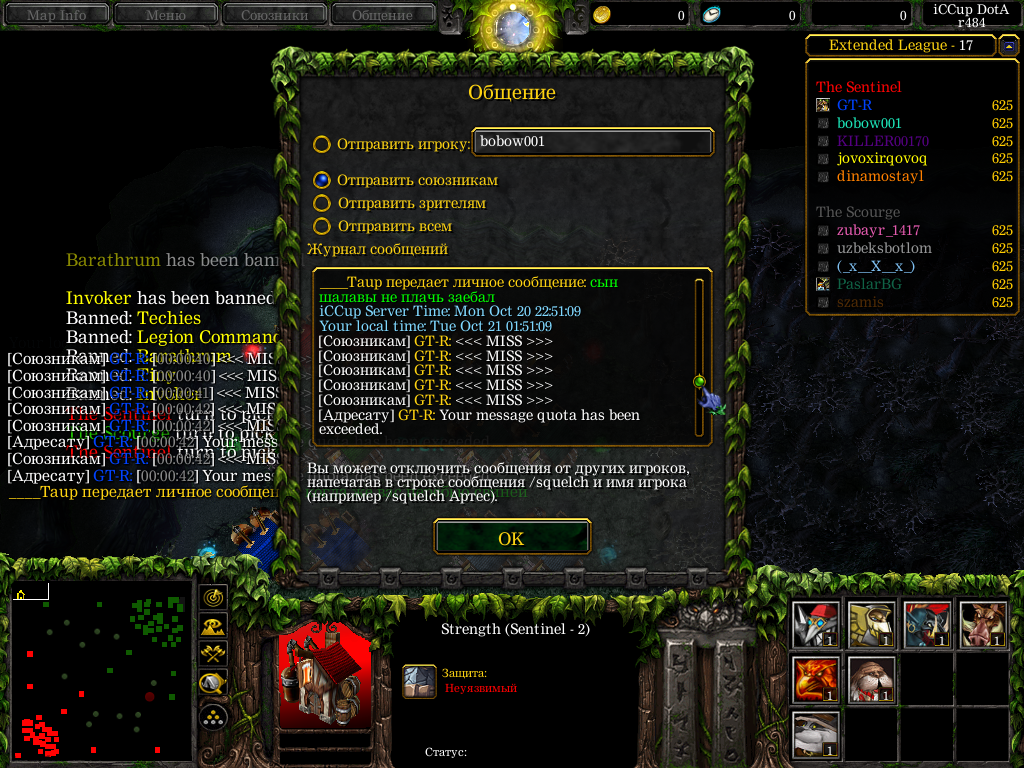Activate the minimap signal ping button
This screenshot has height=768, width=1024.
[x=213, y=597]
